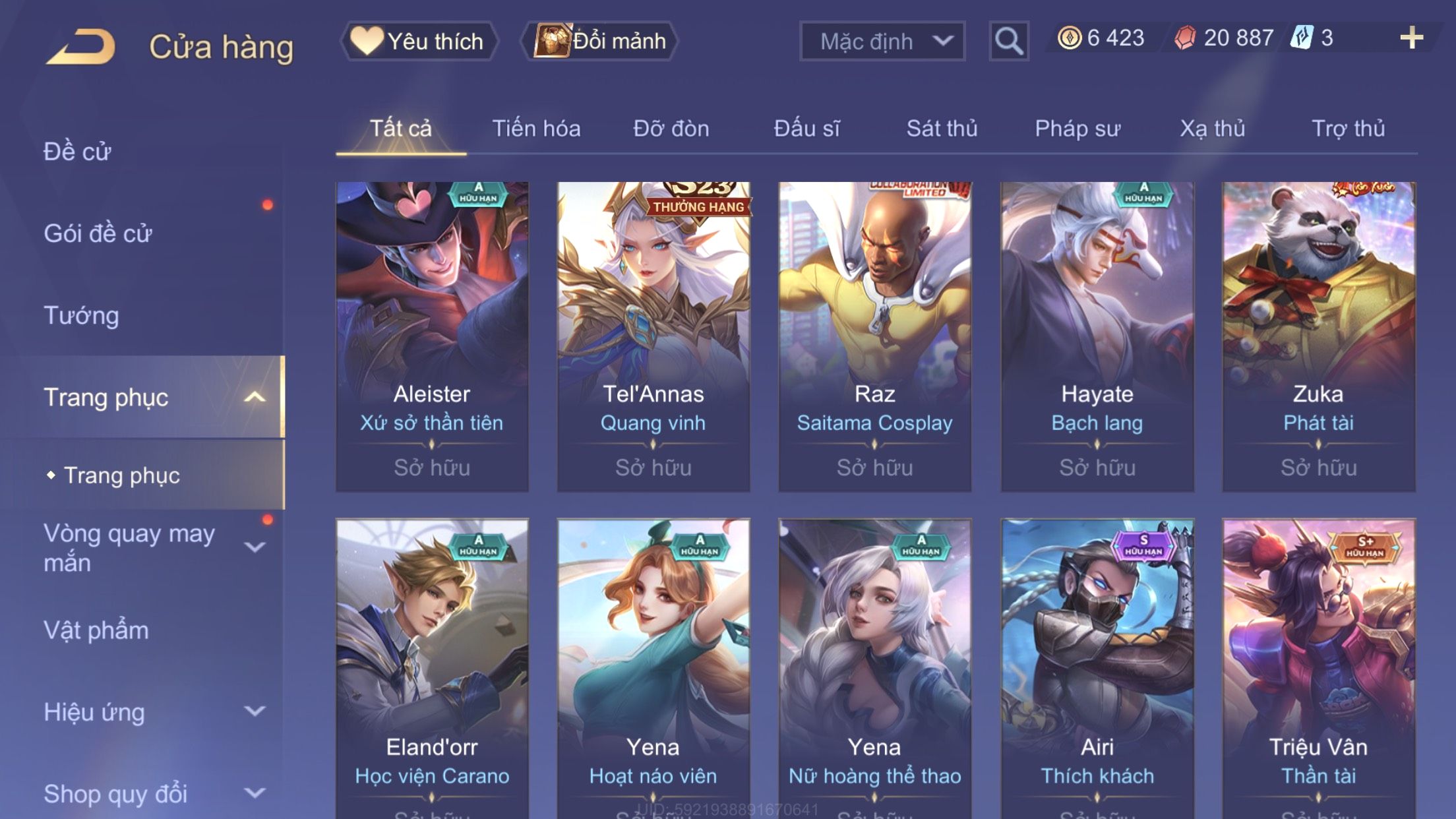1456x819 pixels.
Task: Open the Mặc định sort dropdown
Action: 882,41
